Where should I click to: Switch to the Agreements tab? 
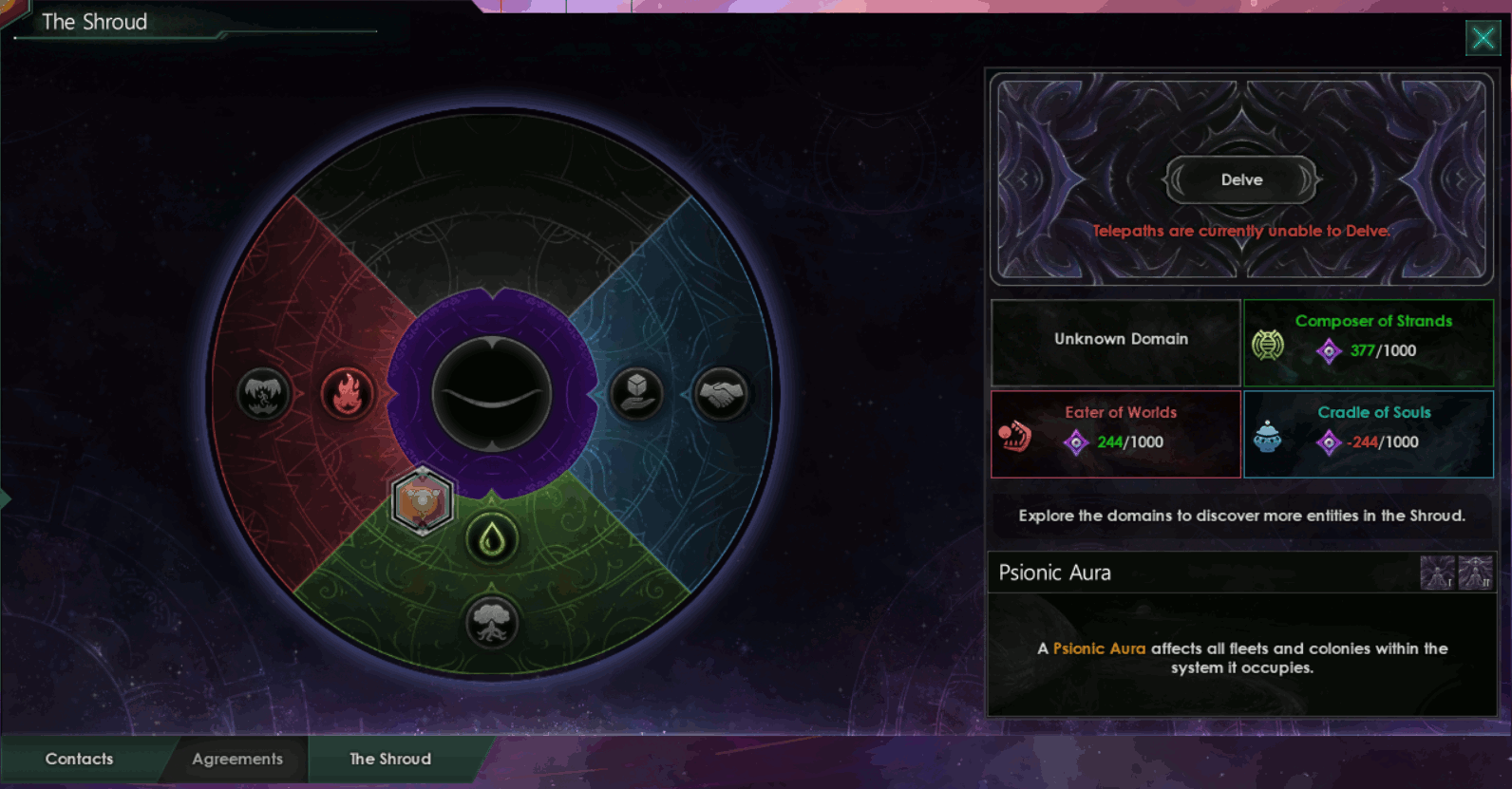tap(236, 759)
